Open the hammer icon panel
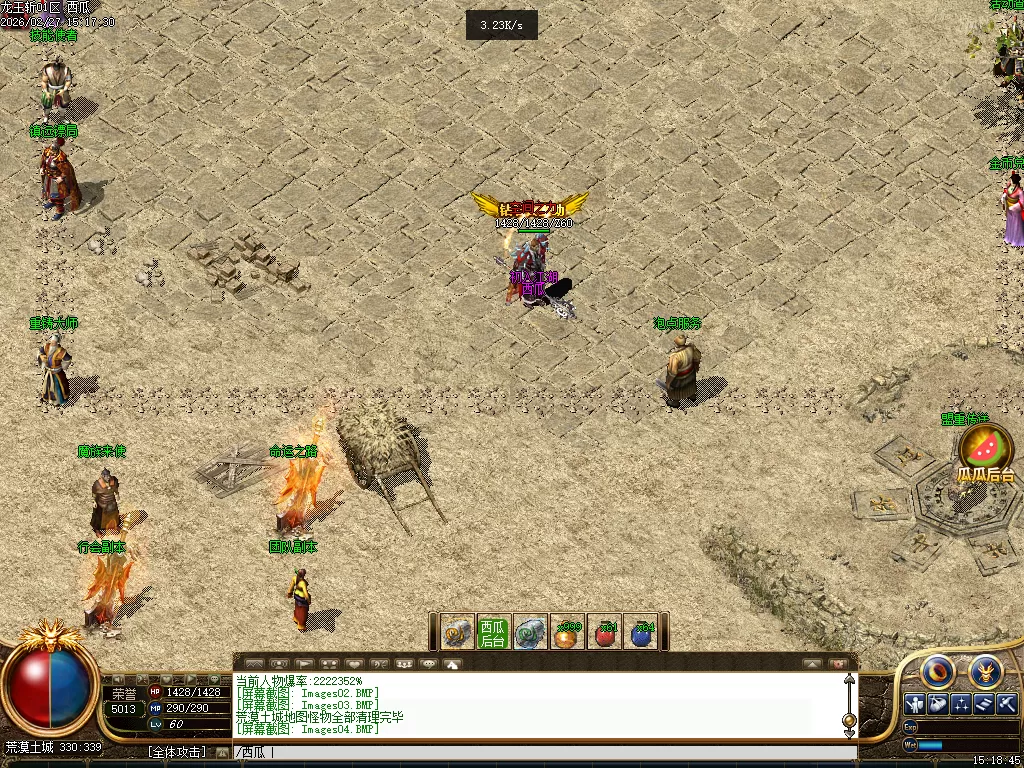This screenshot has height=768, width=1024. point(1007,704)
